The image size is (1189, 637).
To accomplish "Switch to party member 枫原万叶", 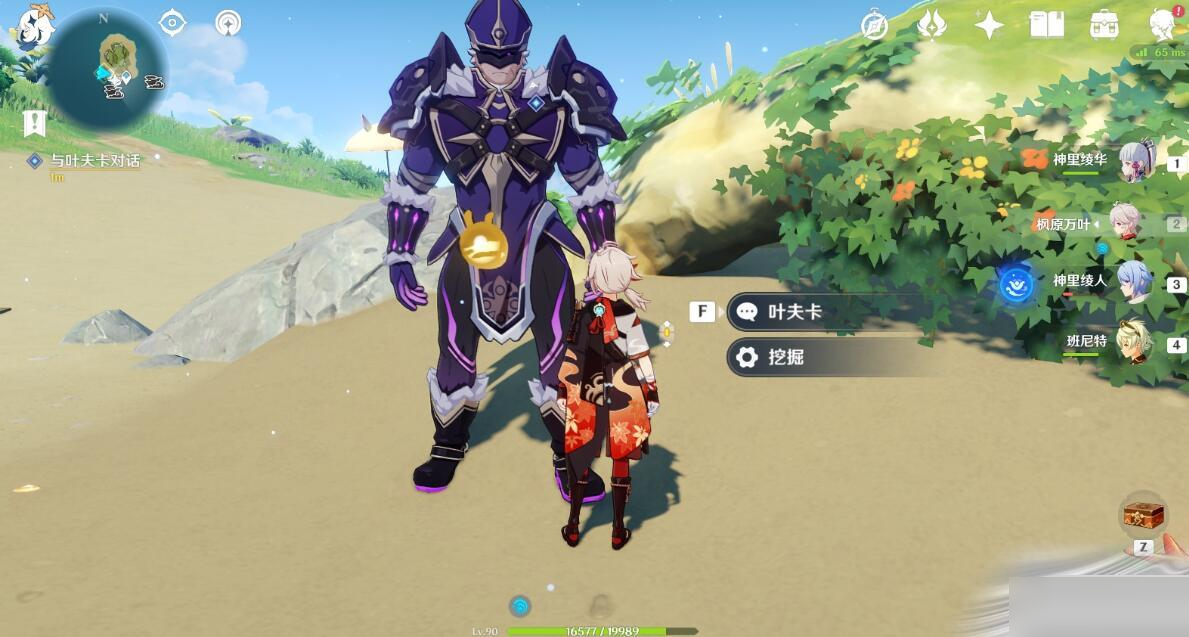I will tap(1127, 222).
